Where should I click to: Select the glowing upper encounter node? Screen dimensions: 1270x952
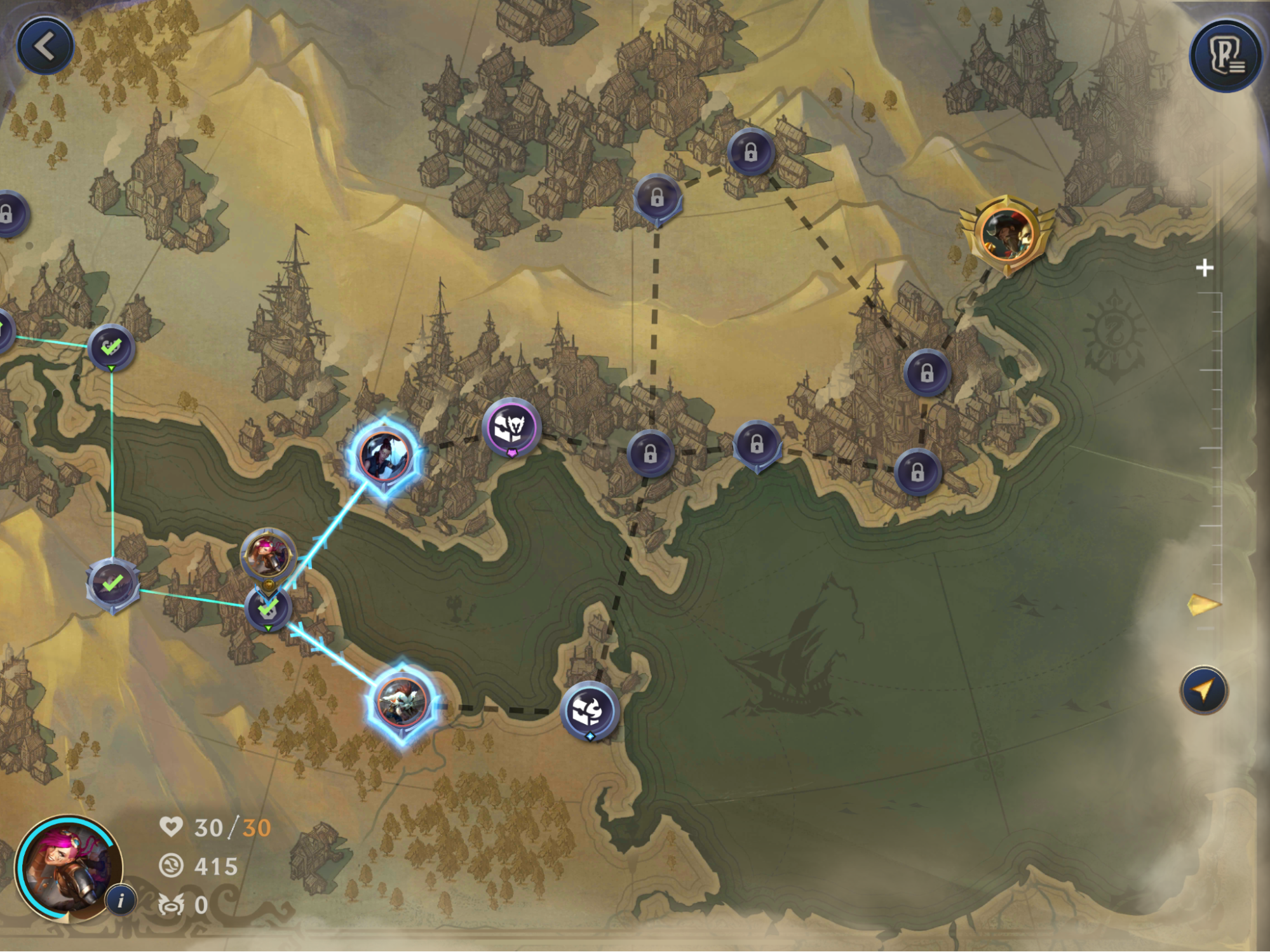pos(384,455)
